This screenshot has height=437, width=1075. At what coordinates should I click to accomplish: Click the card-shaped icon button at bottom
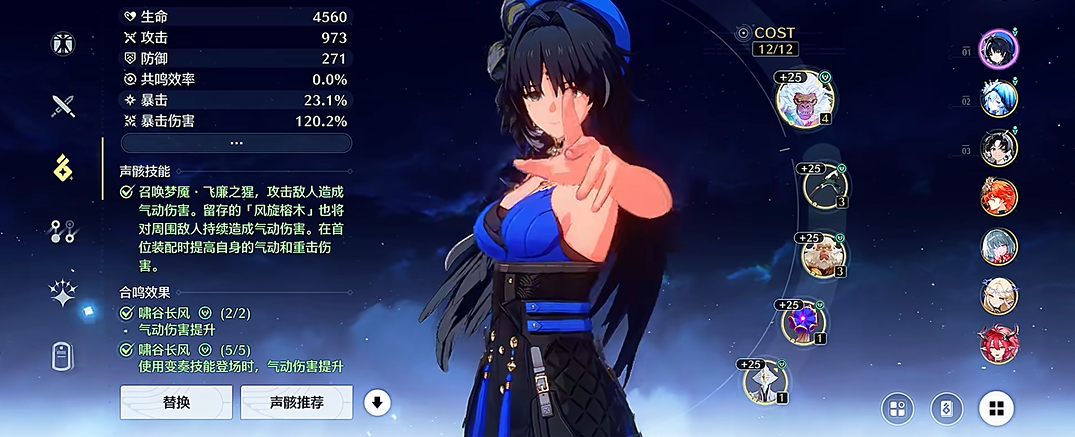(946, 408)
